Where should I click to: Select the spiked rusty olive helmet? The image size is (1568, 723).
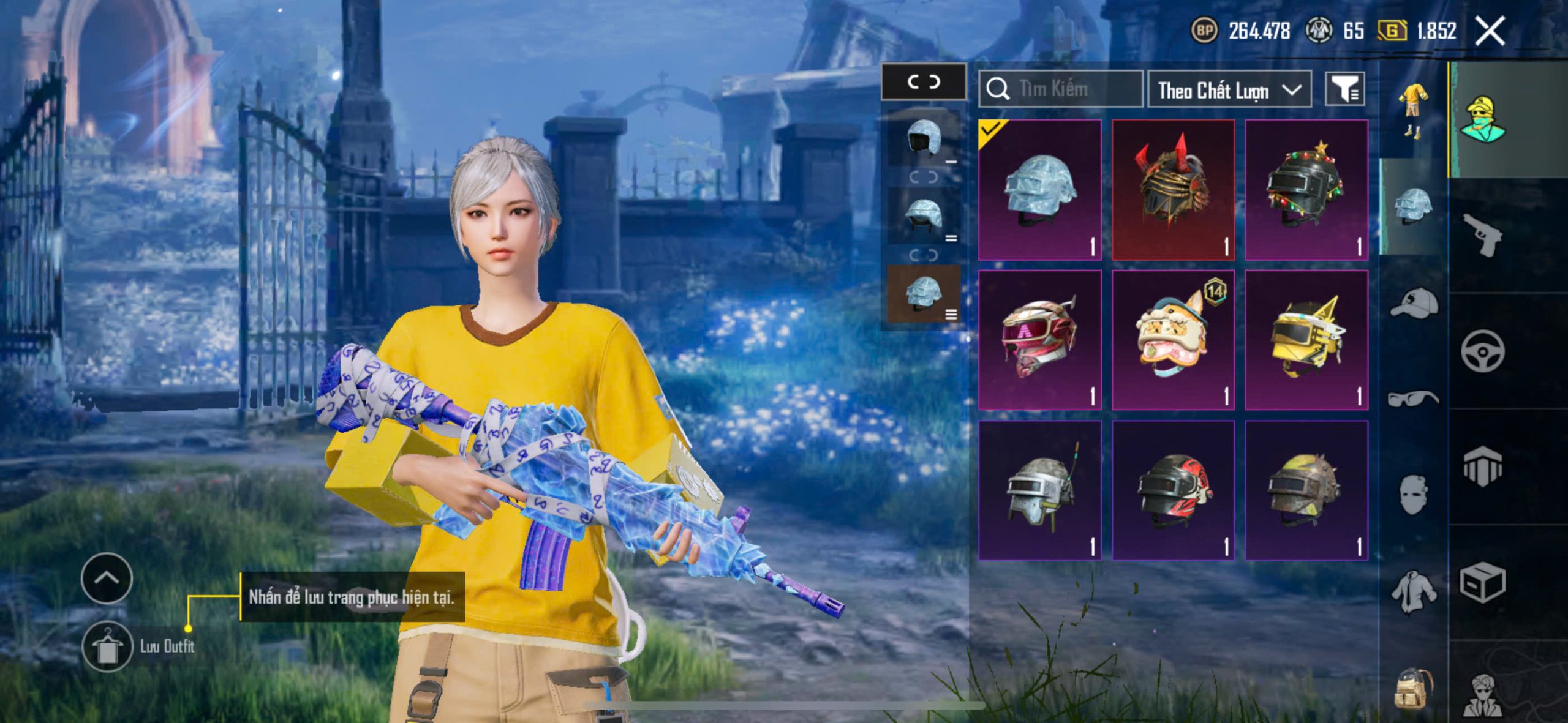point(1306,490)
